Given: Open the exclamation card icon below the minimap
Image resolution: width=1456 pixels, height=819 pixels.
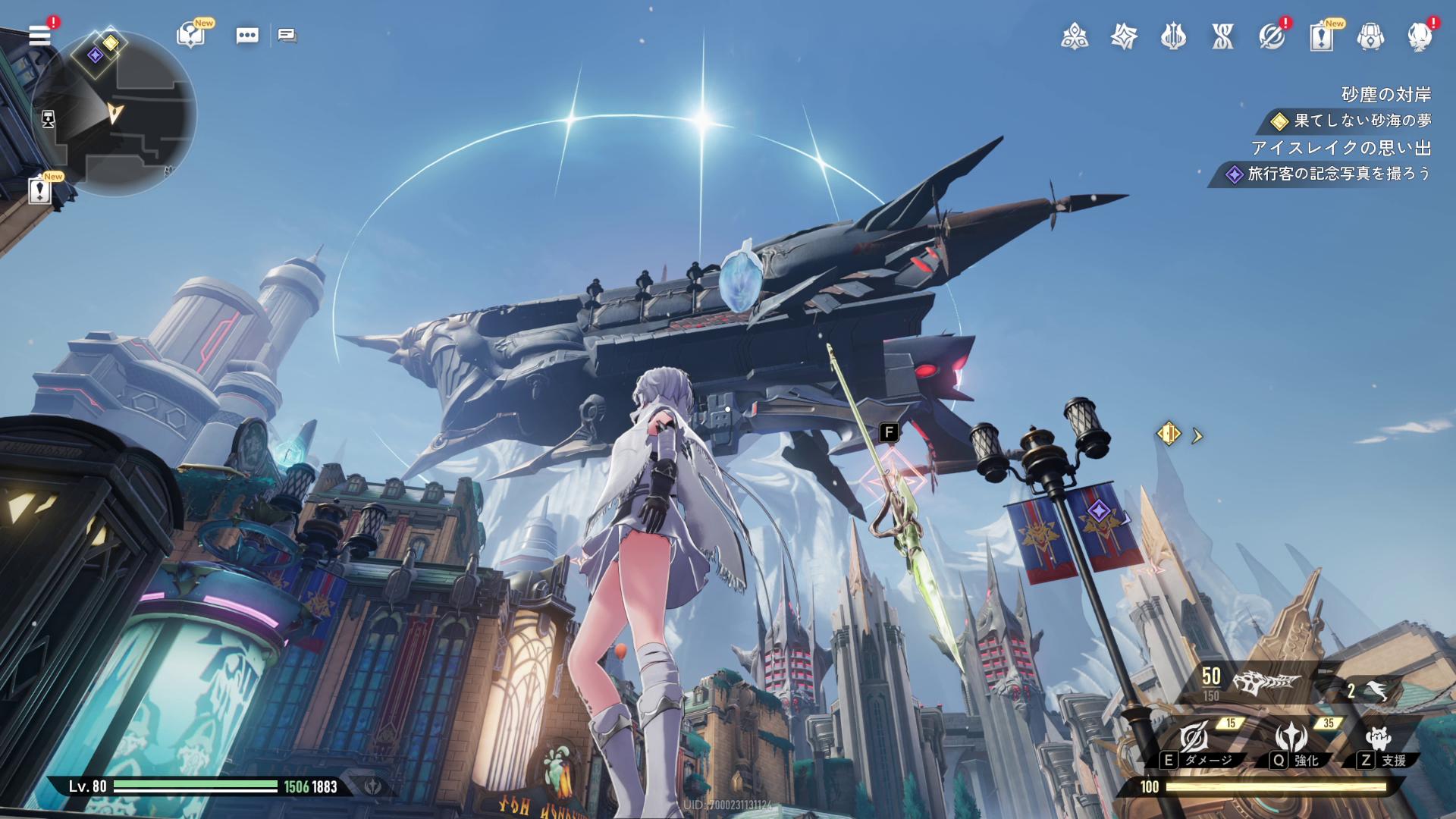Looking at the screenshot, I should [40, 190].
